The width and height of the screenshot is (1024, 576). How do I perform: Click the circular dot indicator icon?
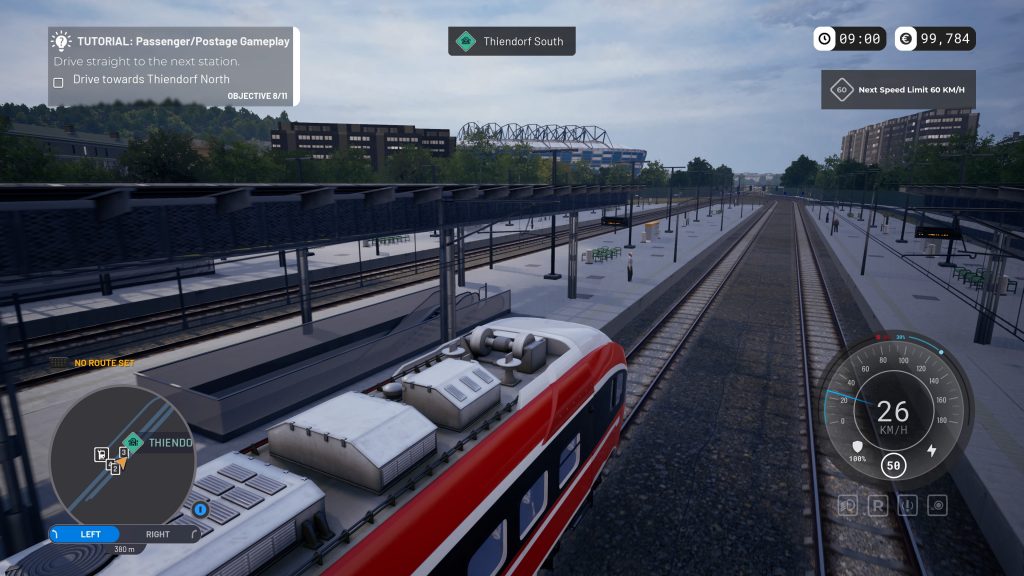pos(937,505)
